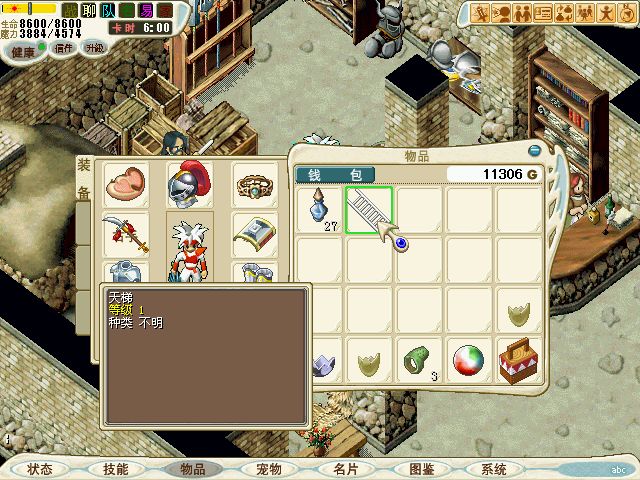Image resolution: width=640 pixels, height=480 pixels.
Task: Click the 健康 health button
Action: pos(20,48)
